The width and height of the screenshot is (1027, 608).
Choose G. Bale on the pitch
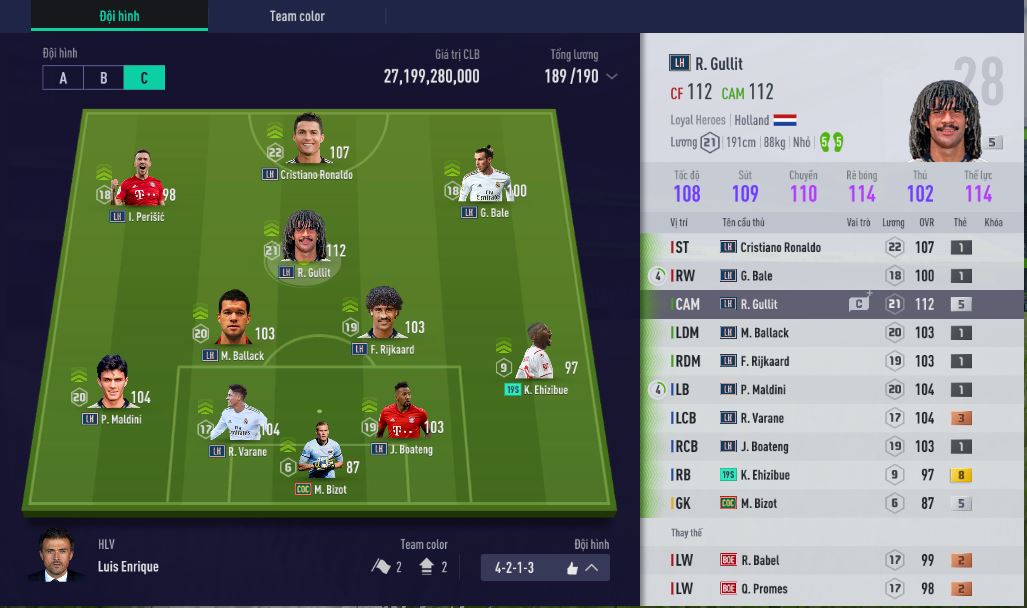point(486,177)
